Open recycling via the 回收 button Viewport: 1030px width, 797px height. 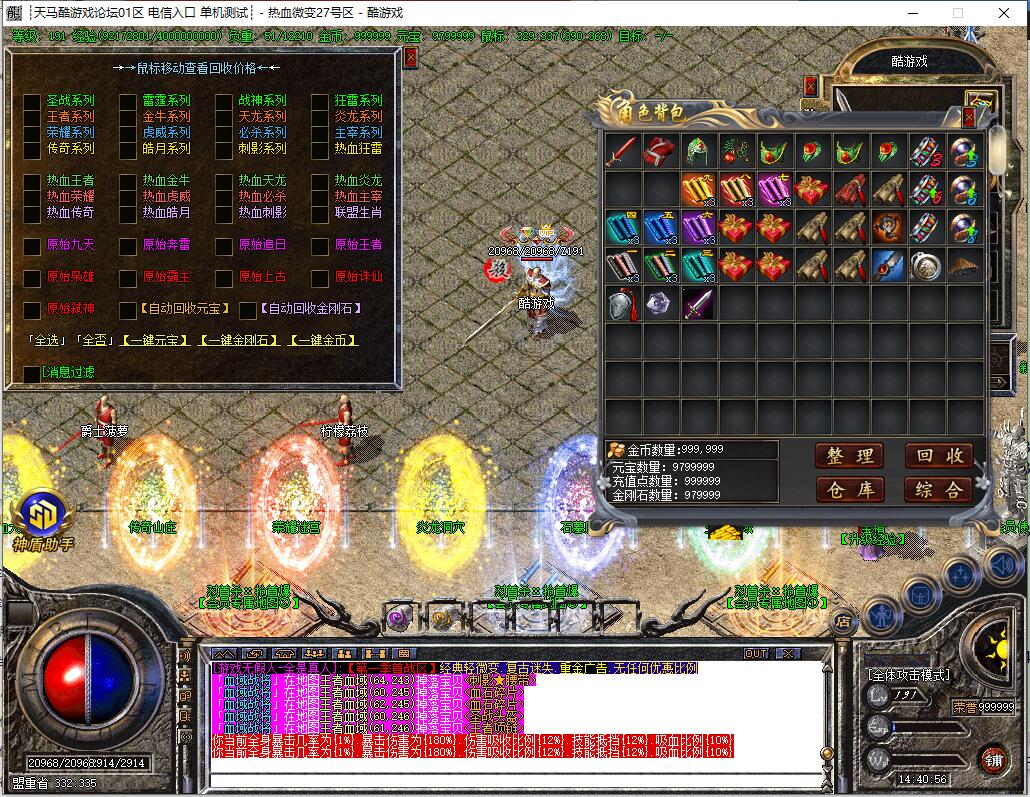[938, 456]
